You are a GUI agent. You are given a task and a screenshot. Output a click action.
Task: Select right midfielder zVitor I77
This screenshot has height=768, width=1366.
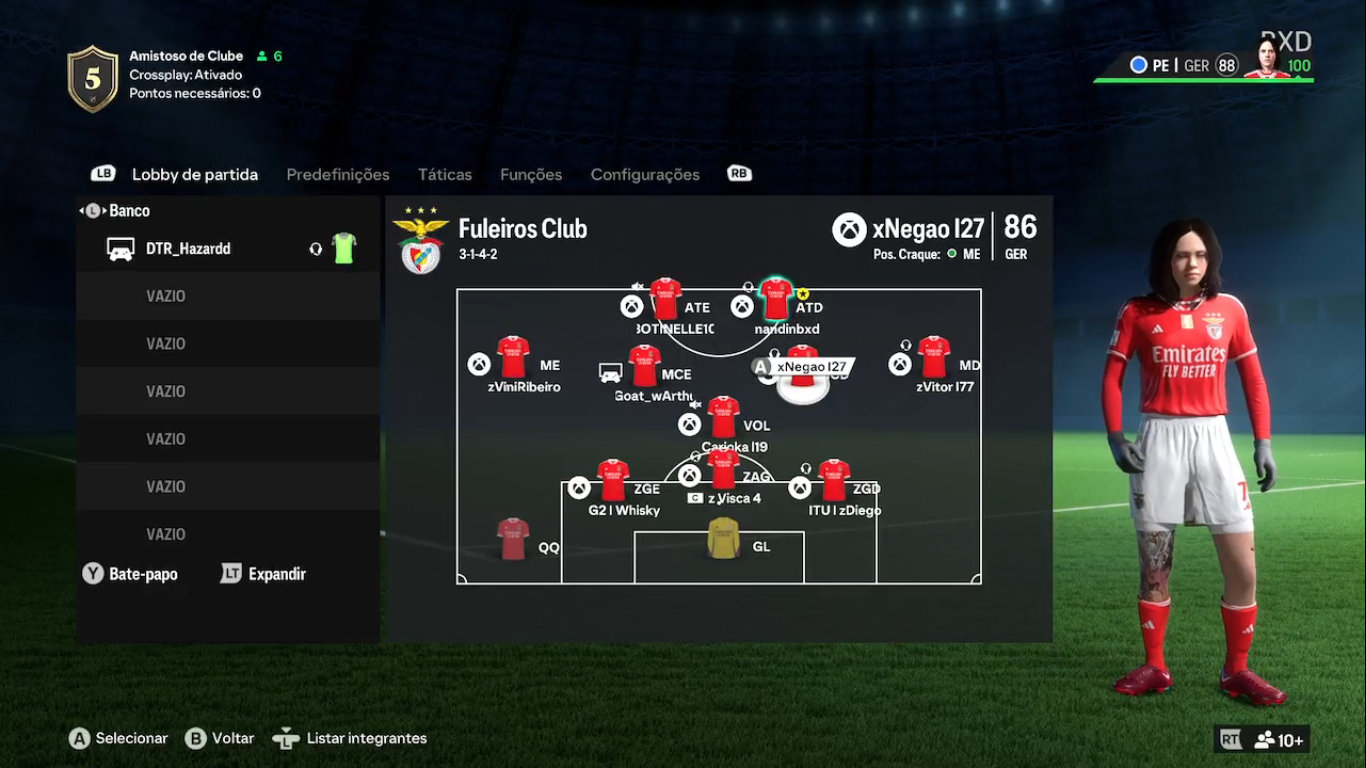933,357
